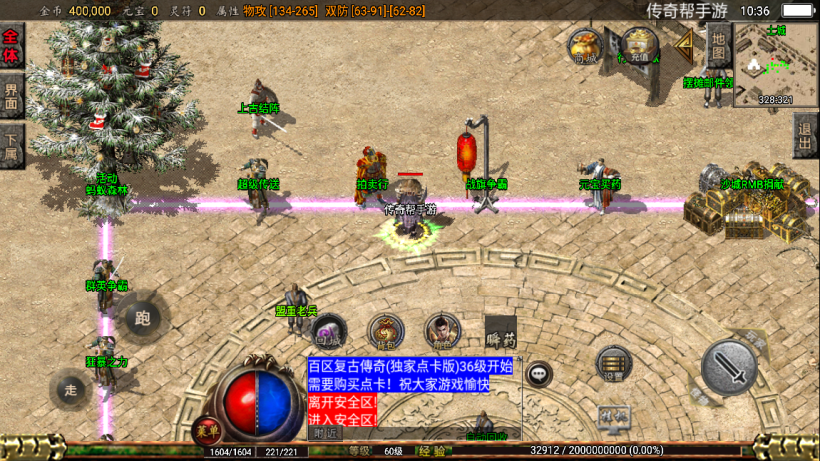820x461 pixels.
Task: Open the 设置 settings icon
Action: (x=613, y=365)
